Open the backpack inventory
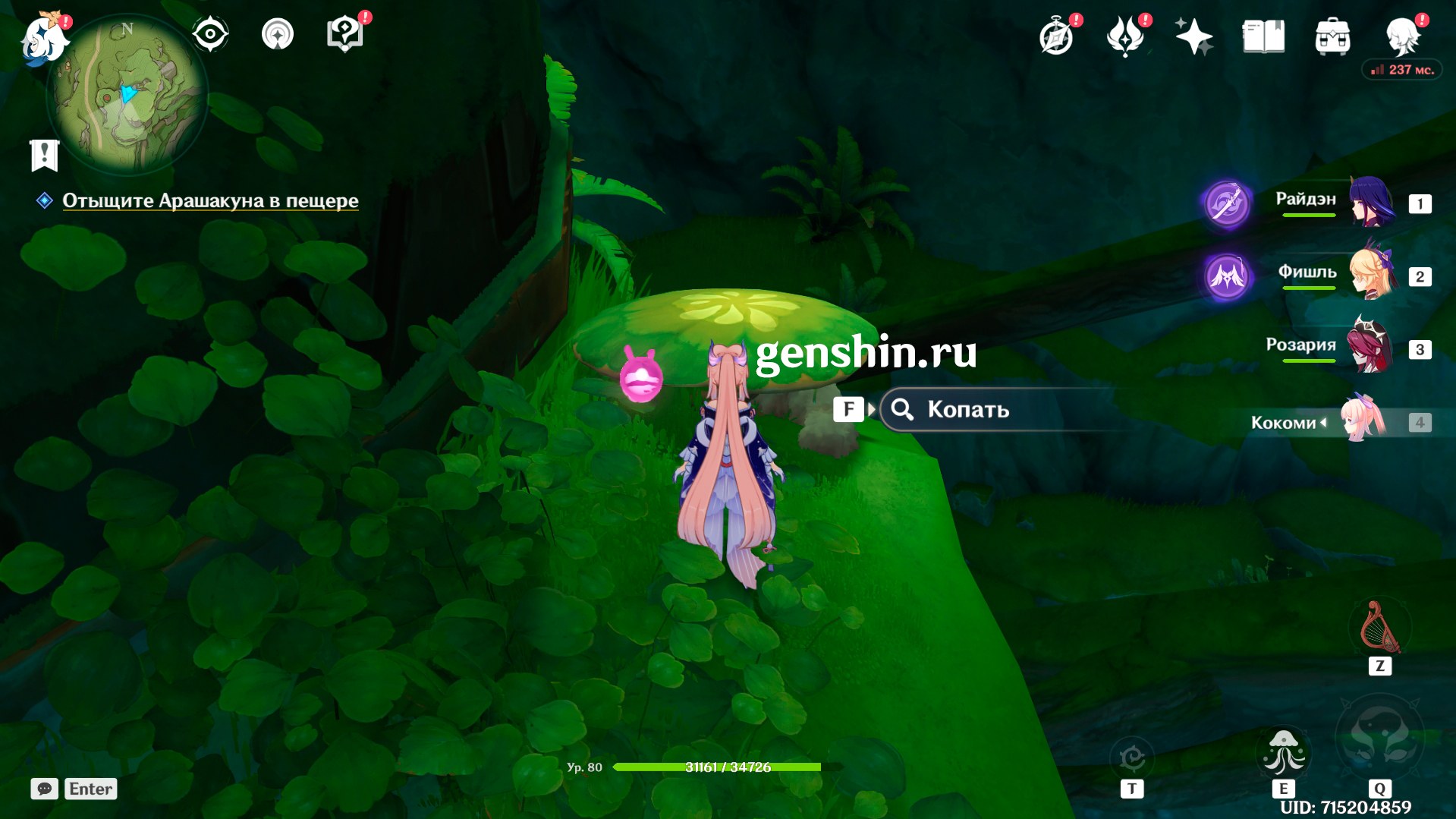 (x=1332, y=36)
